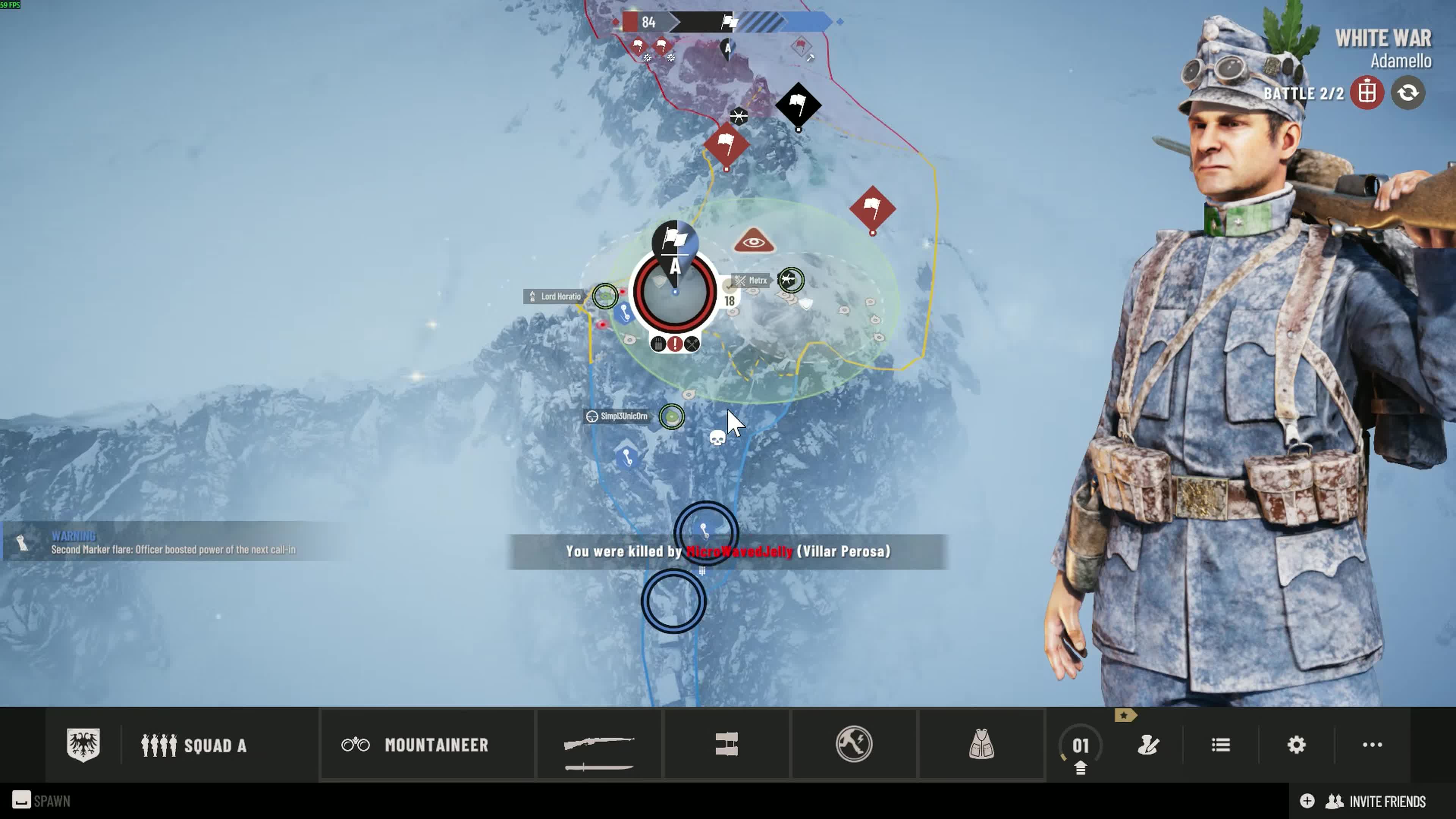Pick SimplI3Unic0rn's spawn marker on the map
The height and width of the screenshot is (819, 1456).
(672, 417)
